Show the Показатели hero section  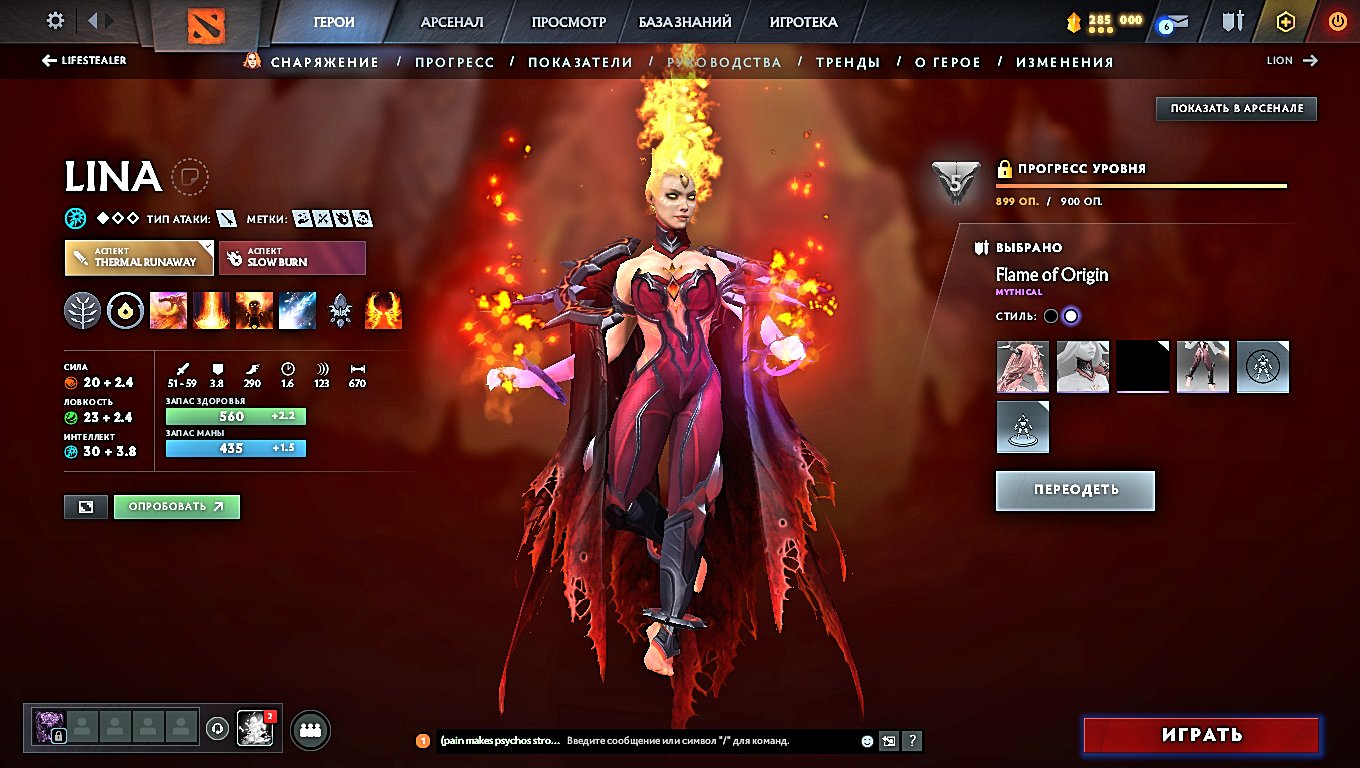(x=580, y=62)
